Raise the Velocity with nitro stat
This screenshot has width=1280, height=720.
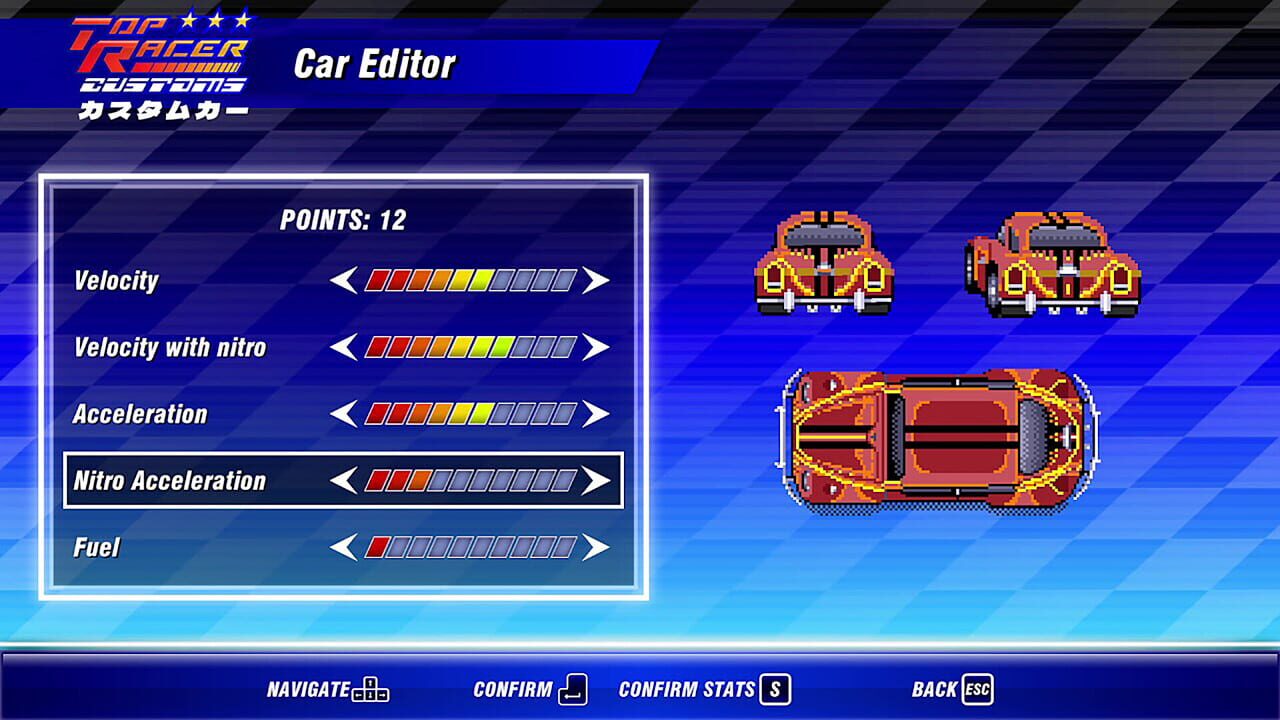596,348
